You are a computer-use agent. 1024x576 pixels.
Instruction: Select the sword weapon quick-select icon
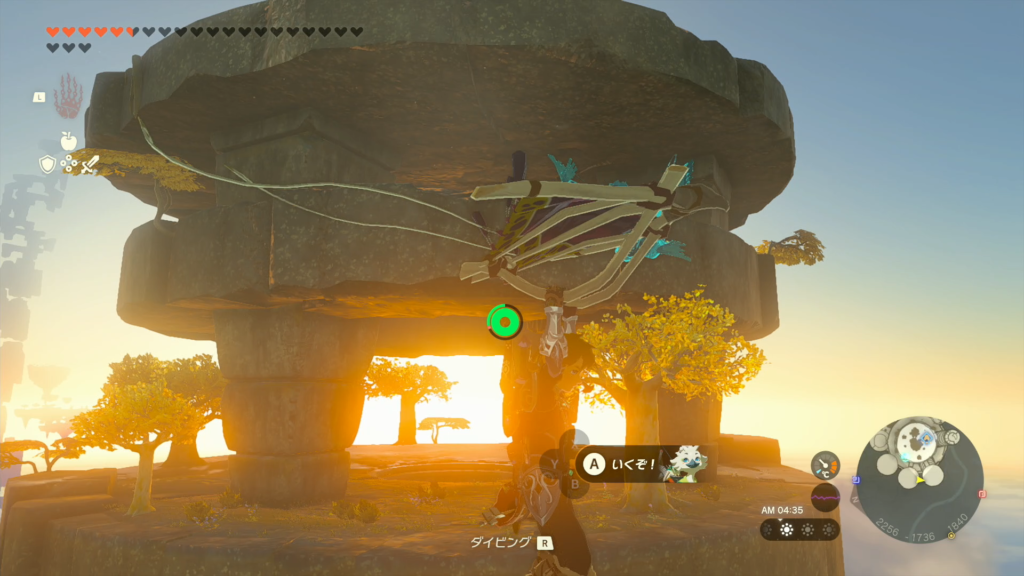coord(89,163)
